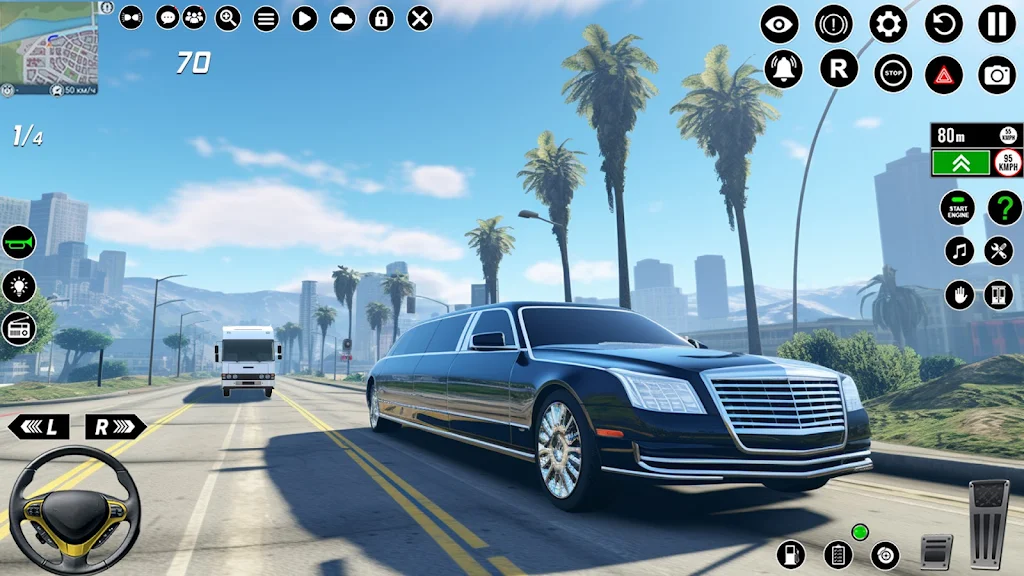Screen dimensions: 1024x576
Task: Hit the START ENGINE button
Action: point(957,208)
